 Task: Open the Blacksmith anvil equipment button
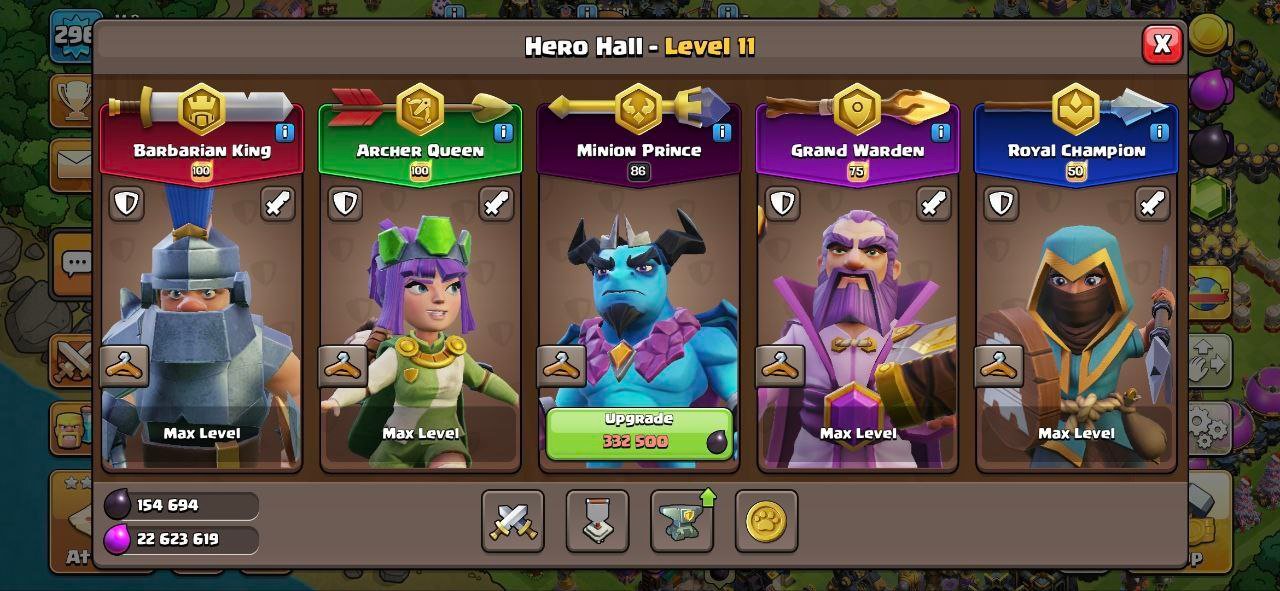[682, 521]
